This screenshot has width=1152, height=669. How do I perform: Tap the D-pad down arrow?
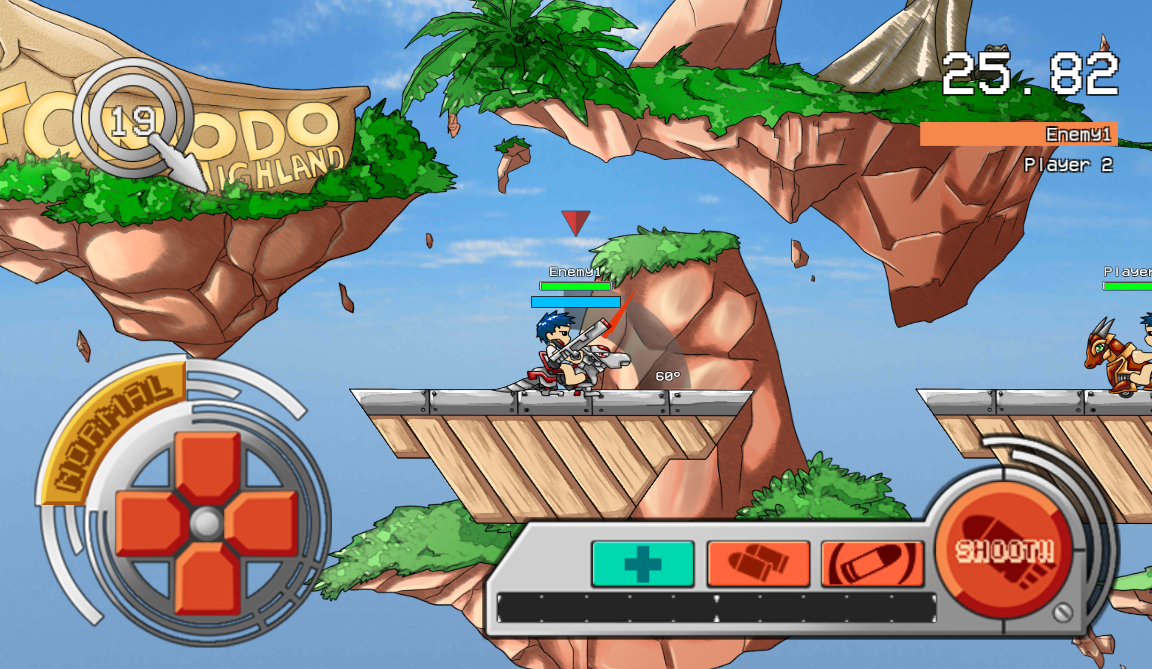click(x=208, y=578)
